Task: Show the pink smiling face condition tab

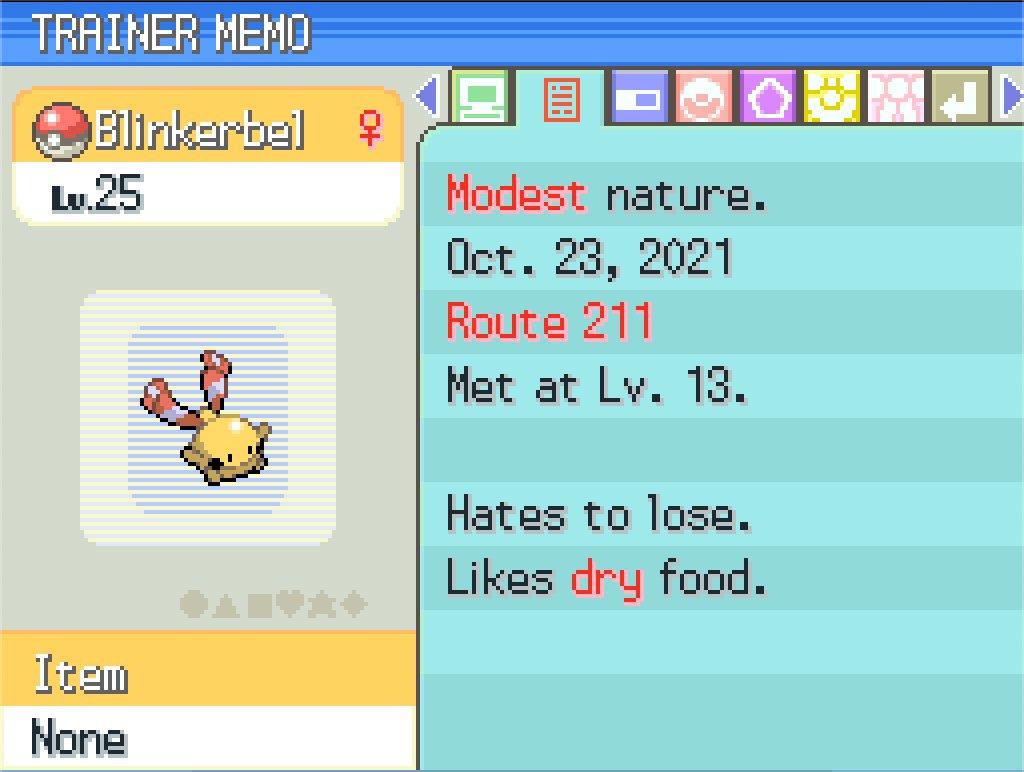Action: 705,99
